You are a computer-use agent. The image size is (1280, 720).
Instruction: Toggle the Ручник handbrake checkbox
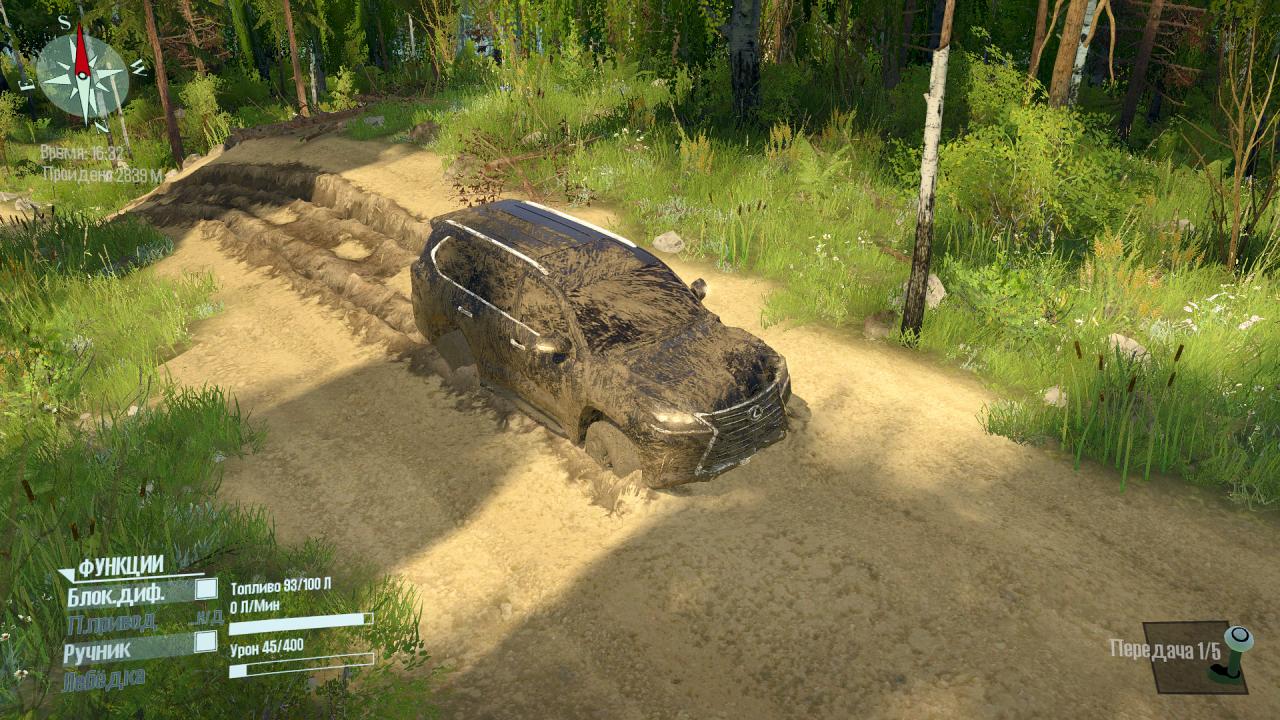click(206, 642)
